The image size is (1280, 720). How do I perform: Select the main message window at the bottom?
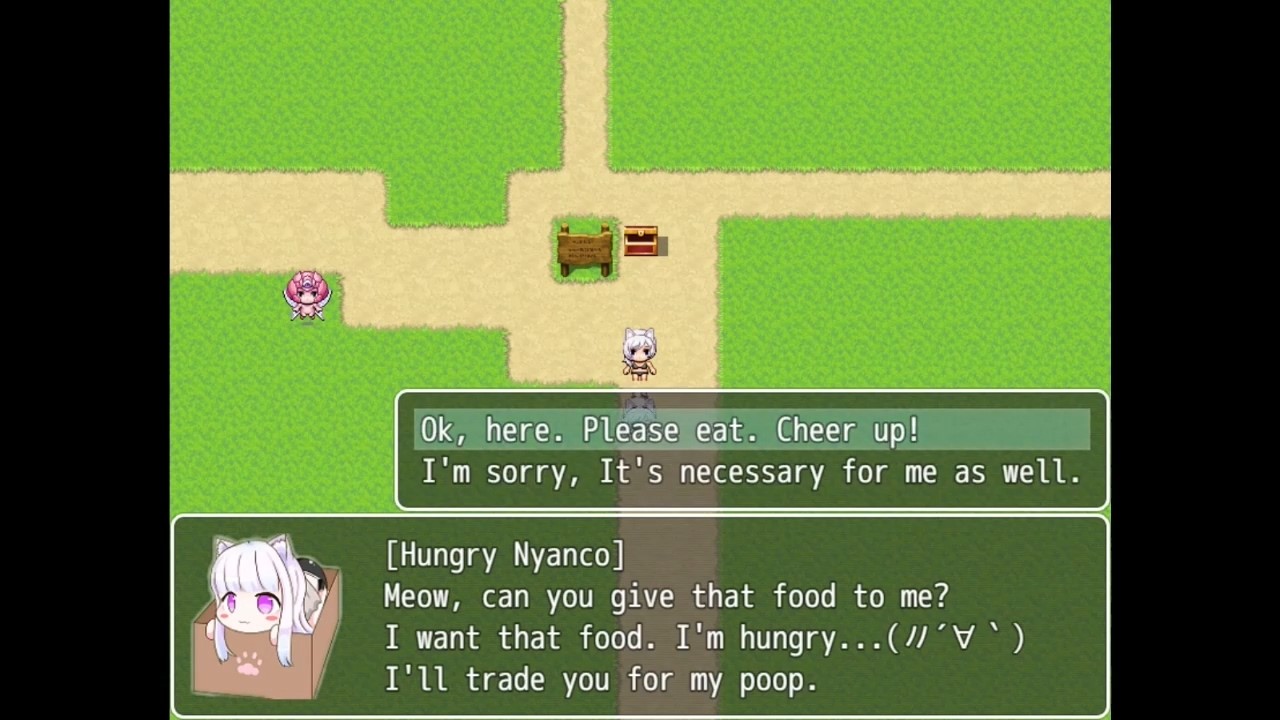click(640, 615)
